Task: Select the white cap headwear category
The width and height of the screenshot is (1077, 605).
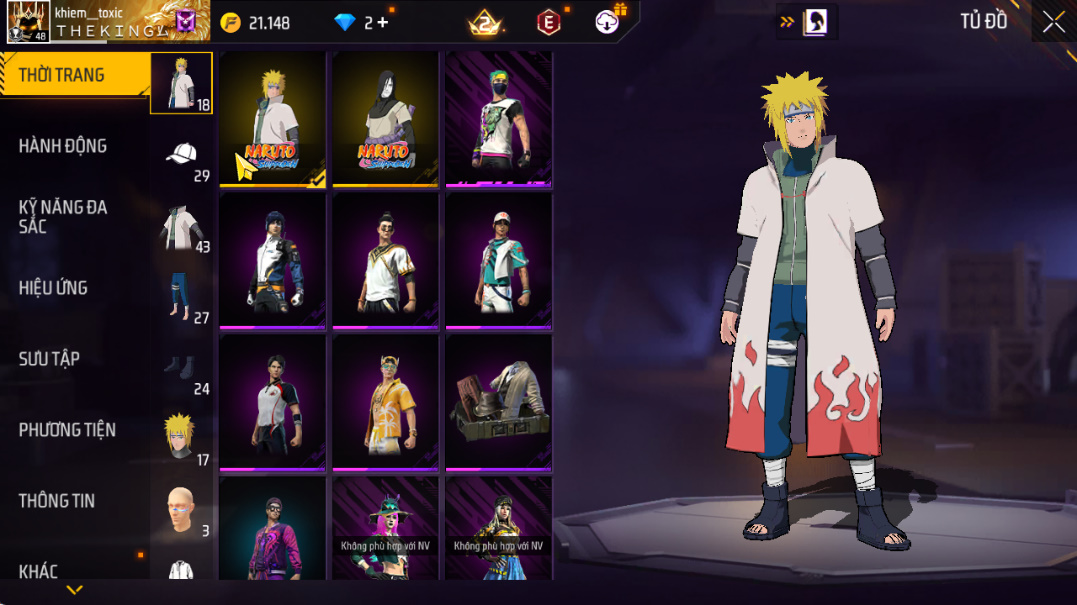Action: coord(182,155)
